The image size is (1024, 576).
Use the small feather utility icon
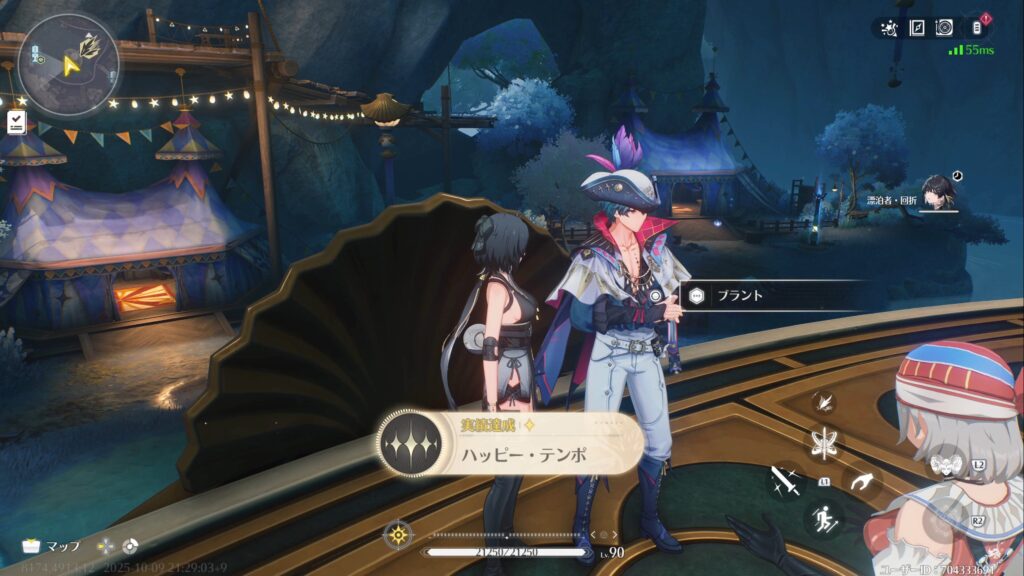[824, 401]
